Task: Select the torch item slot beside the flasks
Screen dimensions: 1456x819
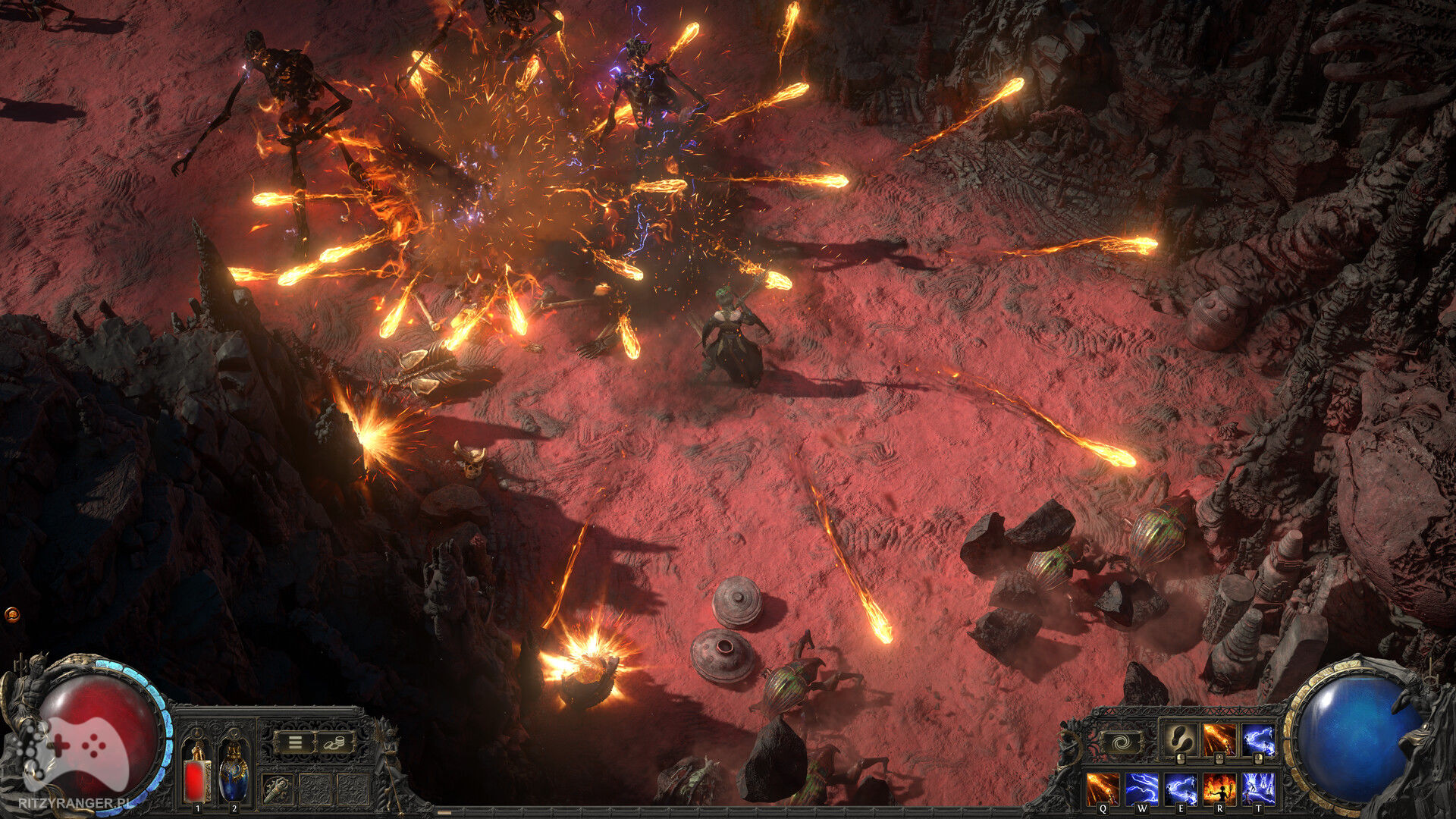Action: 277,789
